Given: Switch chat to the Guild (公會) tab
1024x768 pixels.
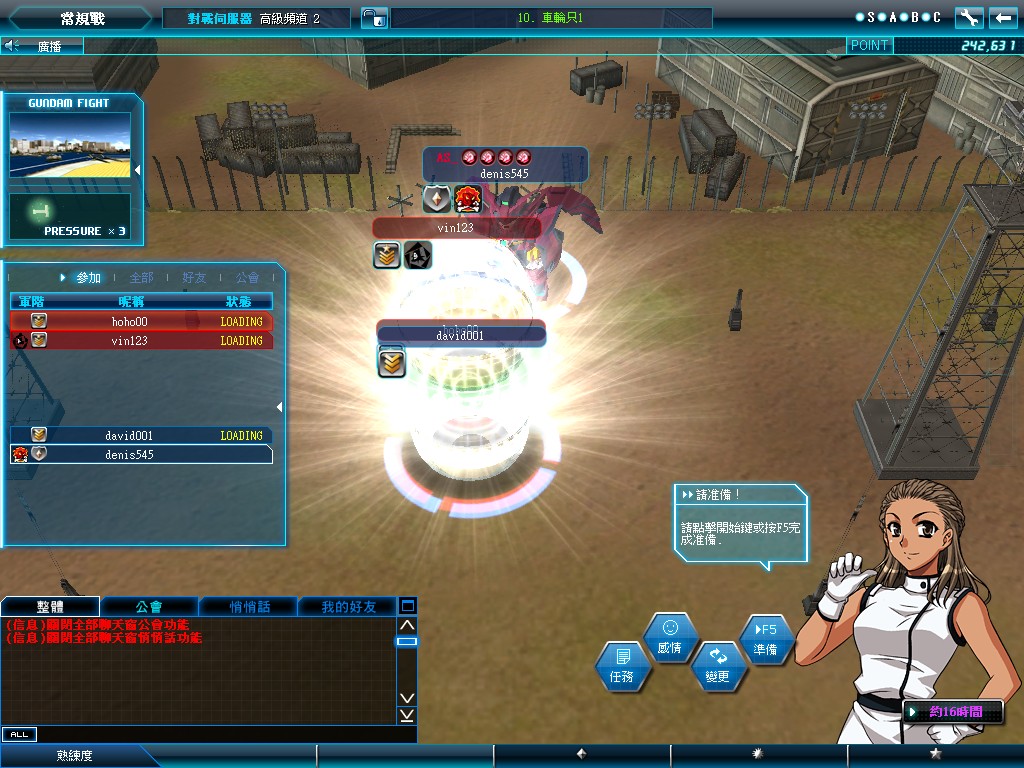Looking at the screenshot, I should click(x=149, y=606).
